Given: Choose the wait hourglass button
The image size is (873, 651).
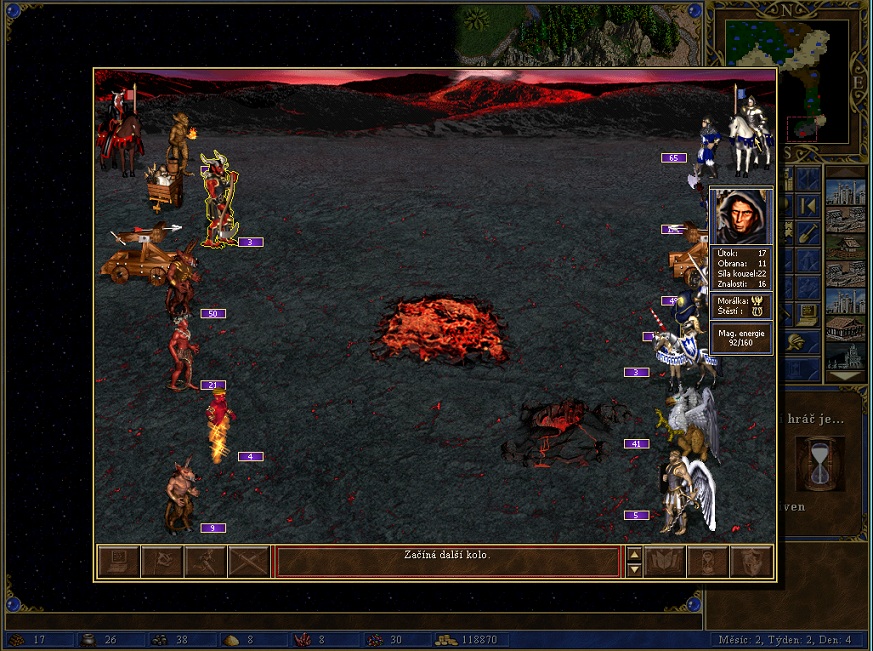Looking at the screenshot, I should click(708, 562).
